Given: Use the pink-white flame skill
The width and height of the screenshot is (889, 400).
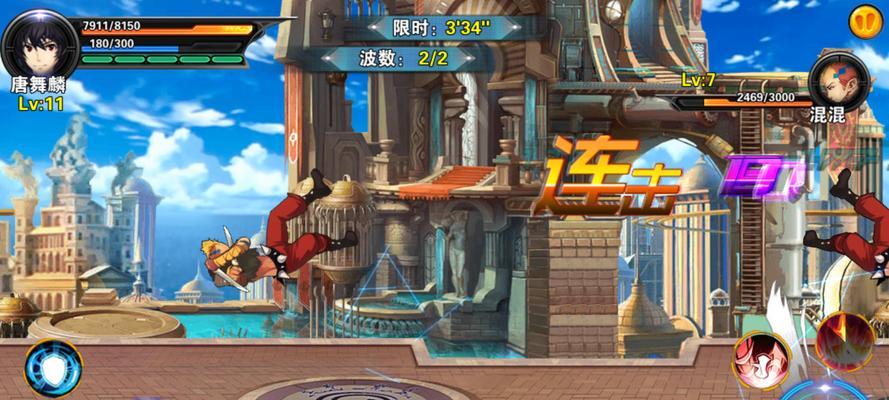Looking at the screenshot, I should point(759,359).
